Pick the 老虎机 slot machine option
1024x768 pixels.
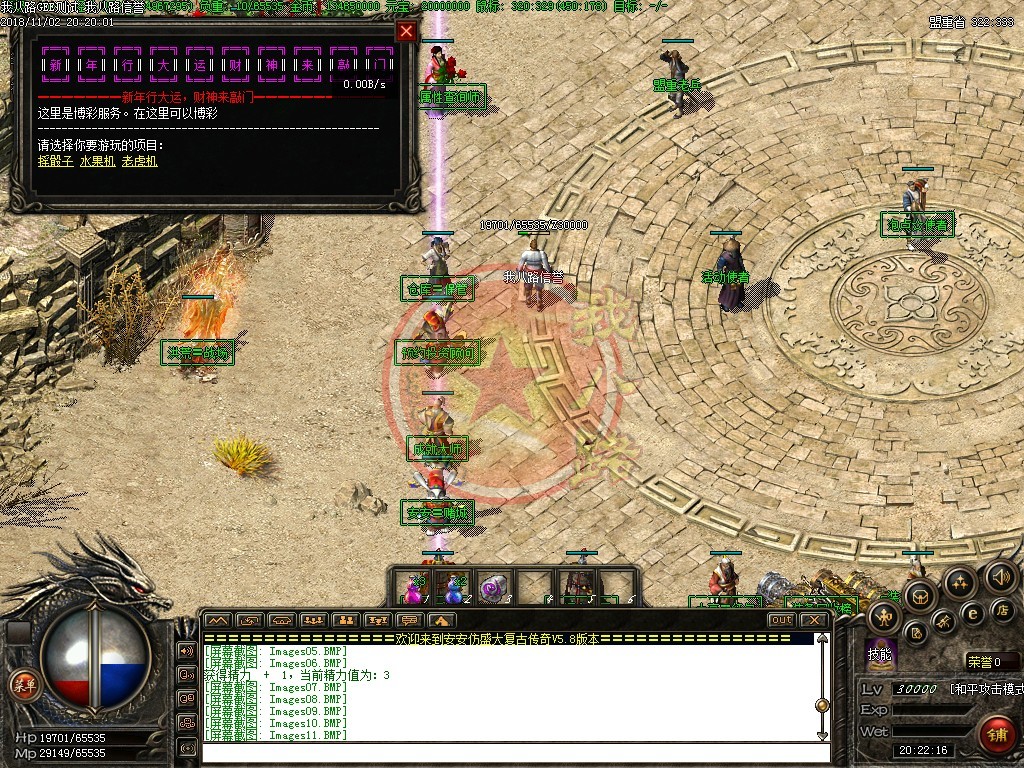[139, 161]
